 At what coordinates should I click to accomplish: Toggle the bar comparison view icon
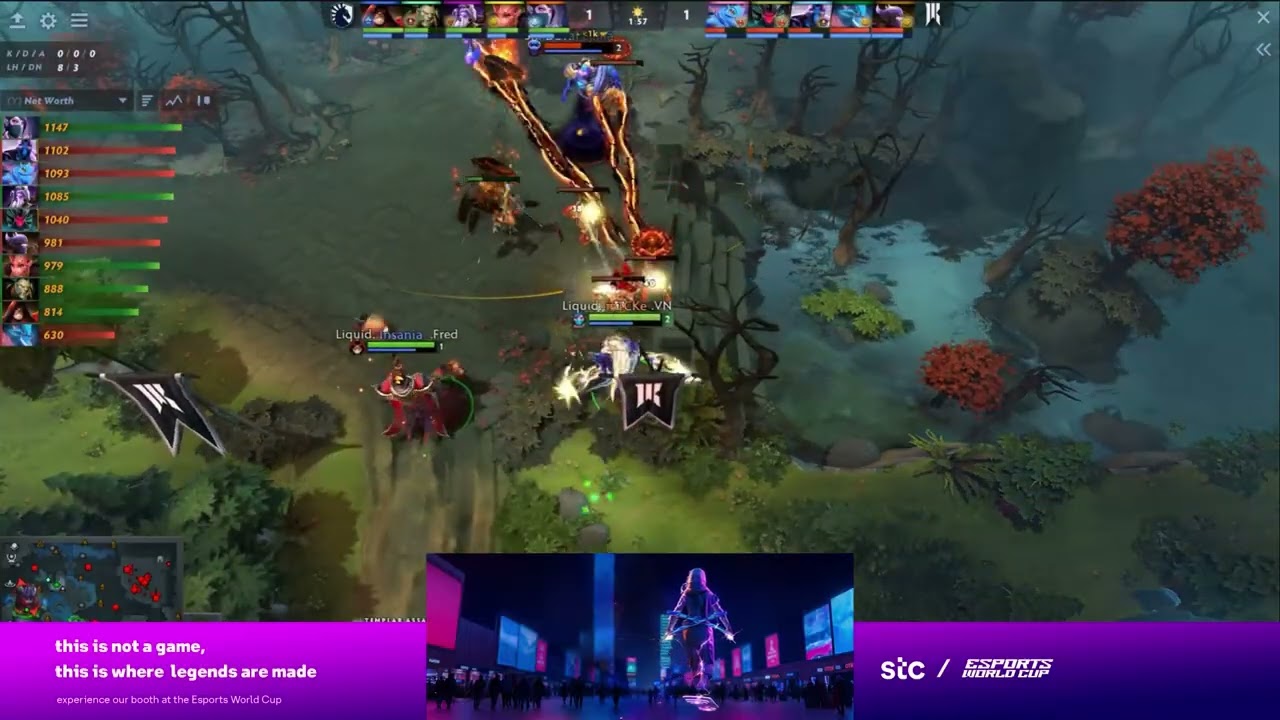point(203,100)
